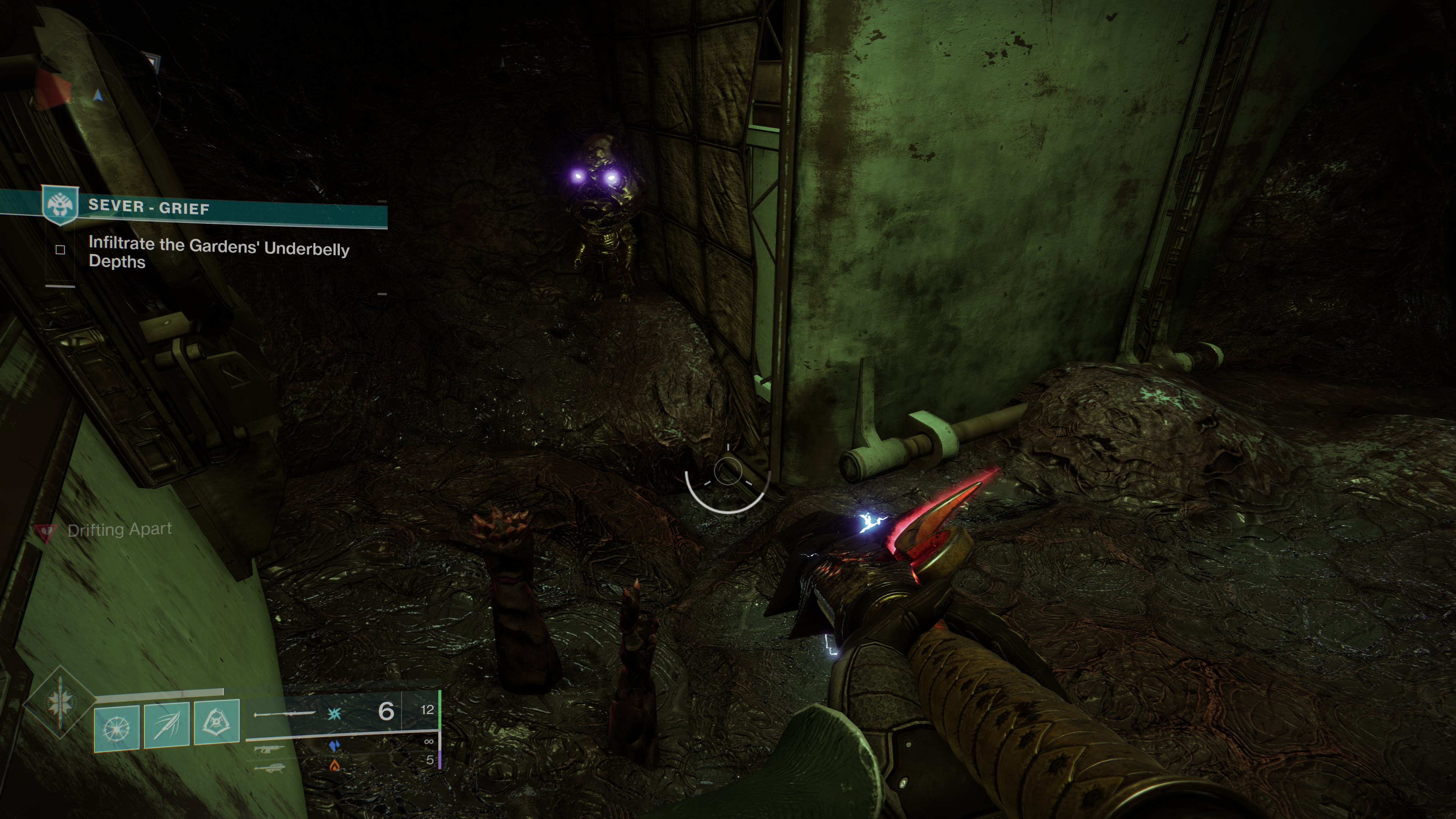Image resolution: width=1456 pixels, height=819 pixels.
Task: Click the Infiltrate the Gardens' Underbelly objective checkbox
Action: click(x=61, y=250)
